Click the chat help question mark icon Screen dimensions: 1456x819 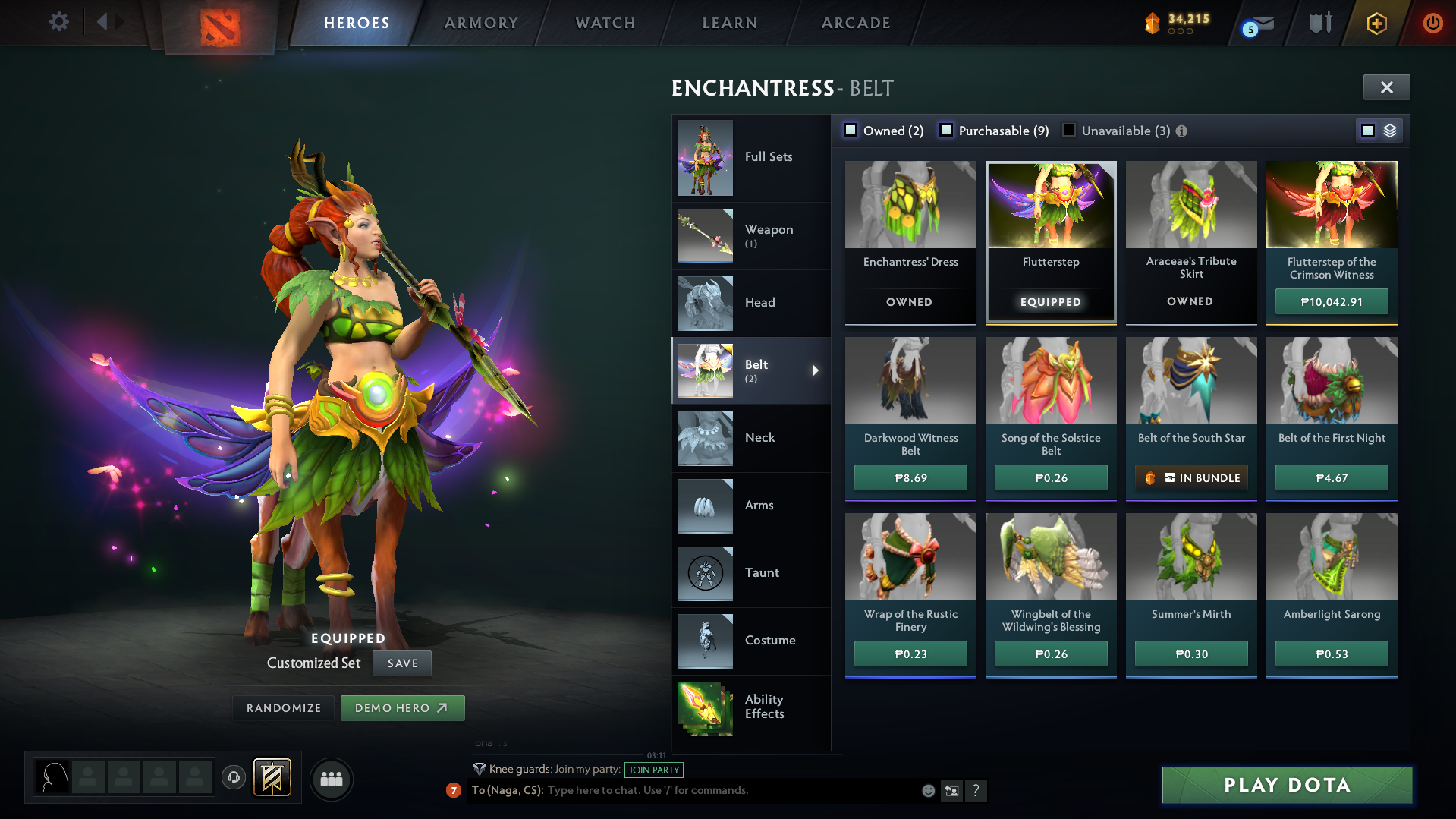(x=976, y=790)
